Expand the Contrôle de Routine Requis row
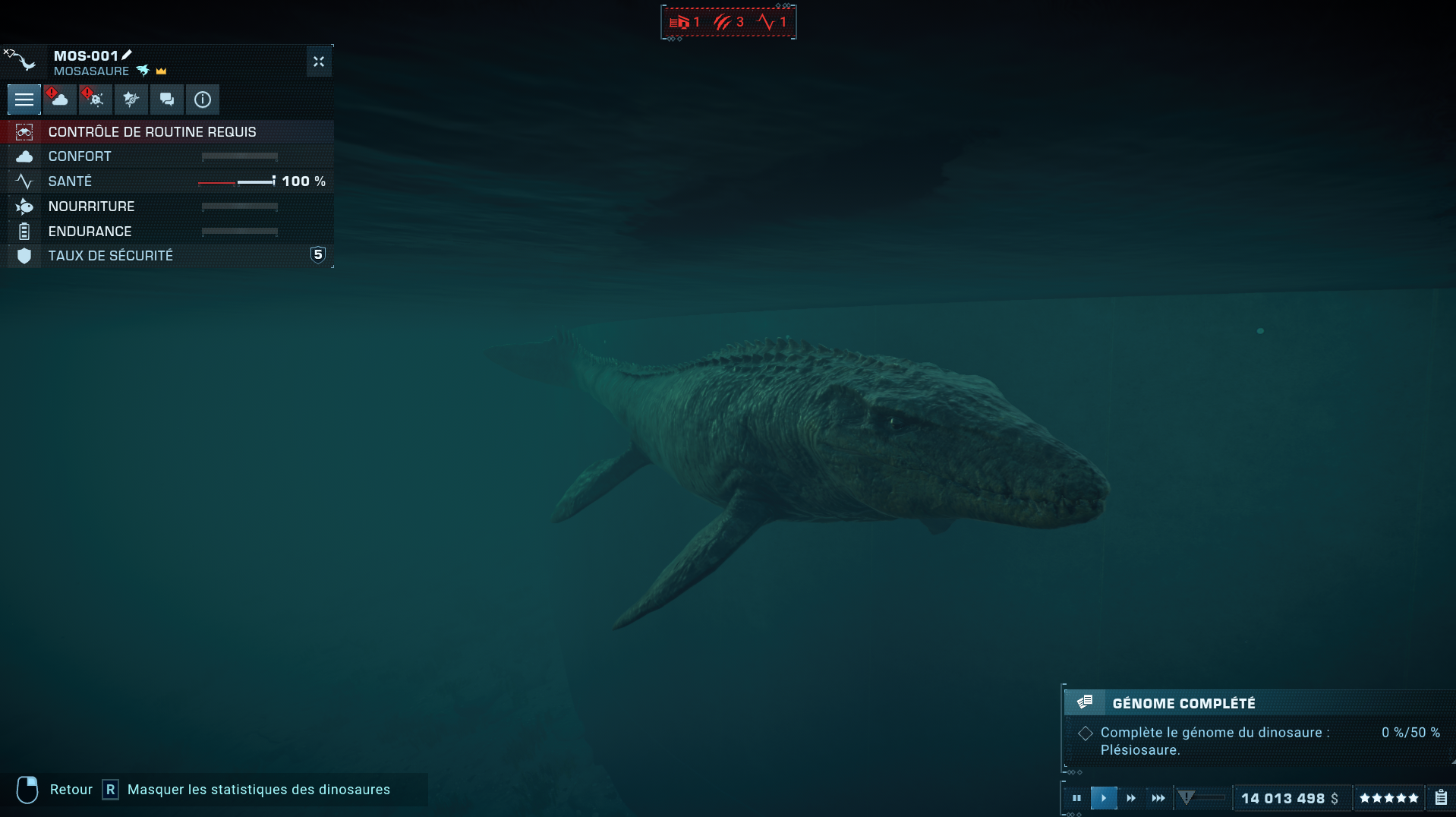 [152, 131]
